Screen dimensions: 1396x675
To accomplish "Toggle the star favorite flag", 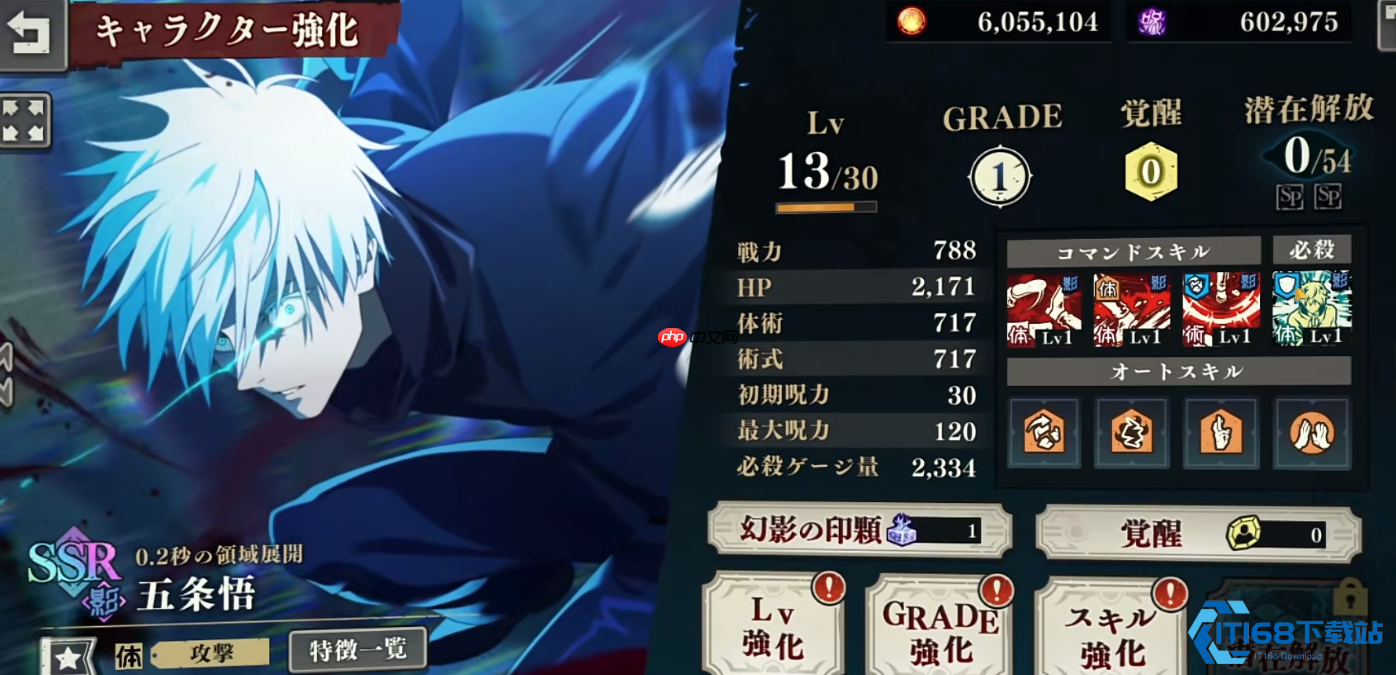I will click(68, 657).
